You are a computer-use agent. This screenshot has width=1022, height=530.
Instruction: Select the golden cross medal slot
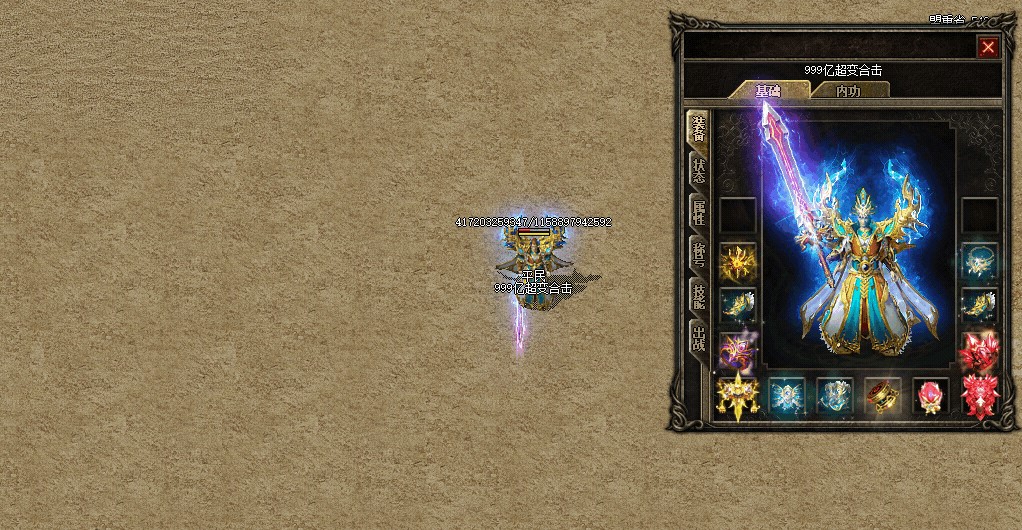[x=738, y=396]
